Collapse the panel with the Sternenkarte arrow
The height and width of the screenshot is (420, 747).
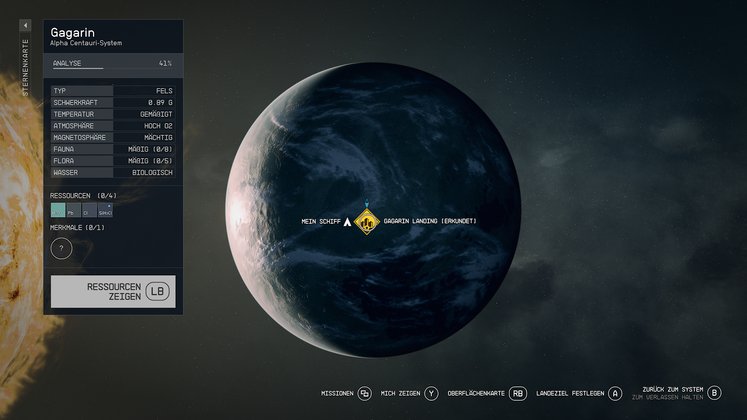[25, 25]
